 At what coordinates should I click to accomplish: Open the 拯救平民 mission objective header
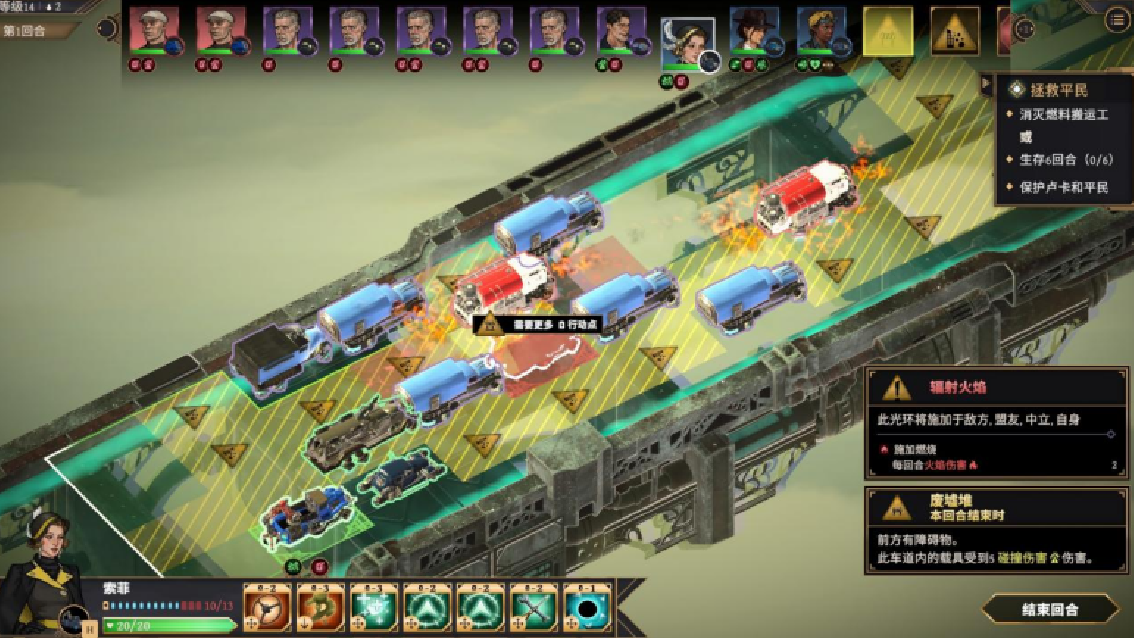click(1062, 89)
